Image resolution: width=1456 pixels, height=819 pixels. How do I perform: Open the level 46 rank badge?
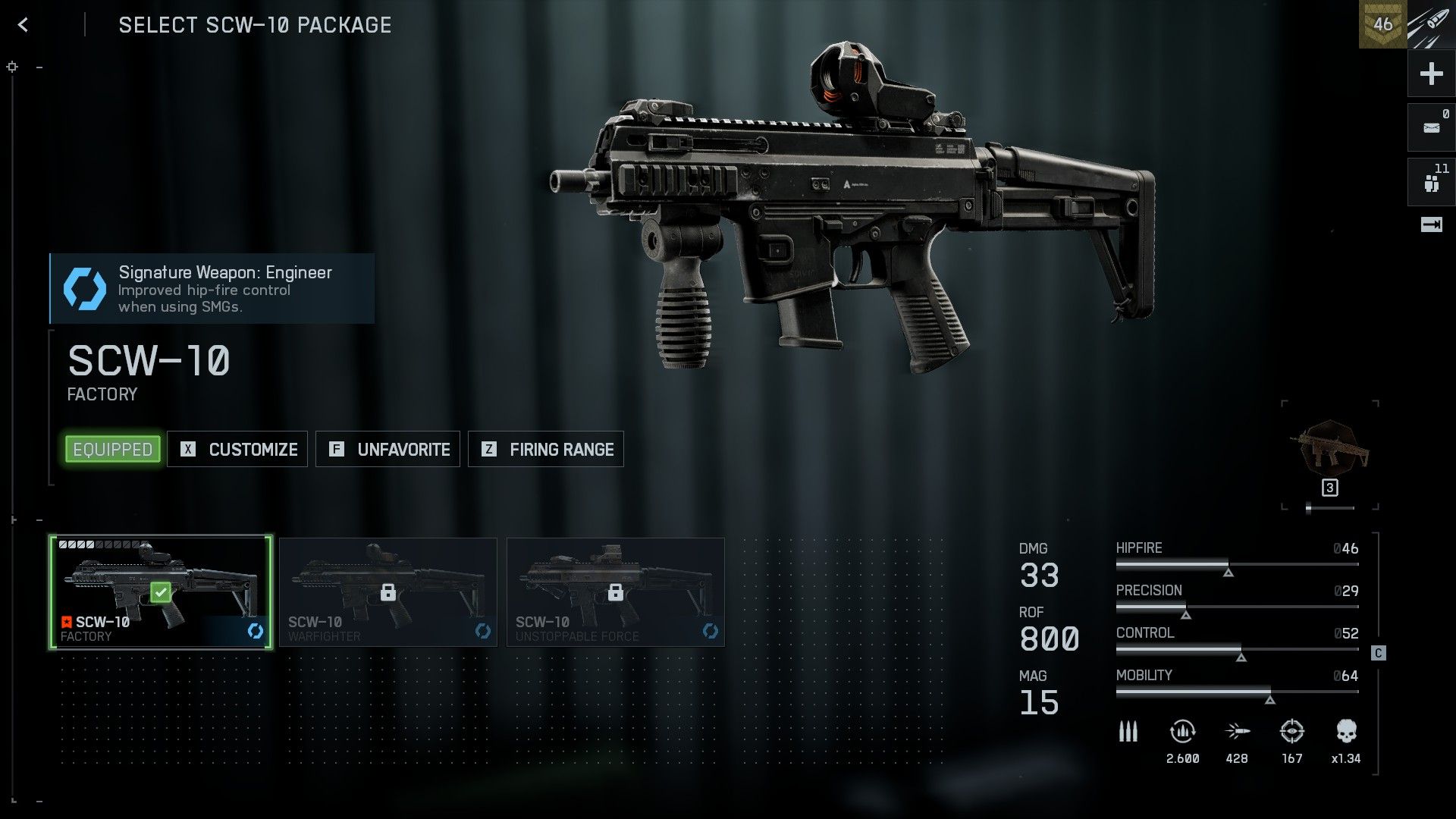(x=1382, y=25)
